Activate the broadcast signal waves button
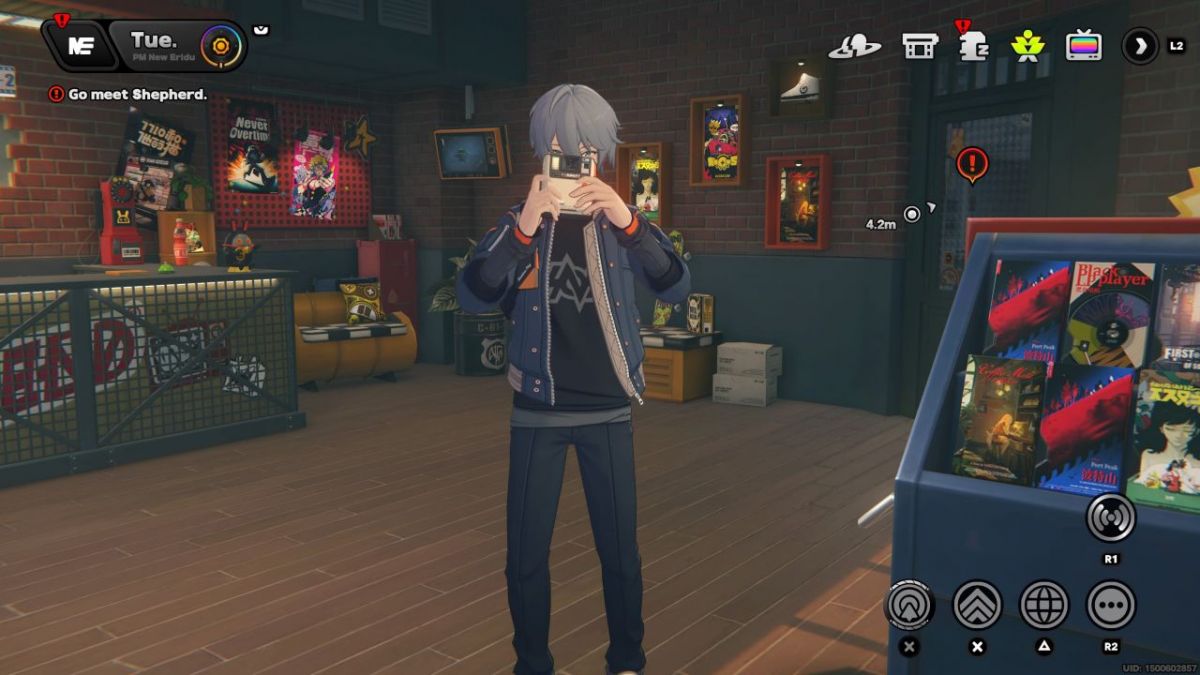The height and width of the screenshot is (675, 1200). 1110,517
